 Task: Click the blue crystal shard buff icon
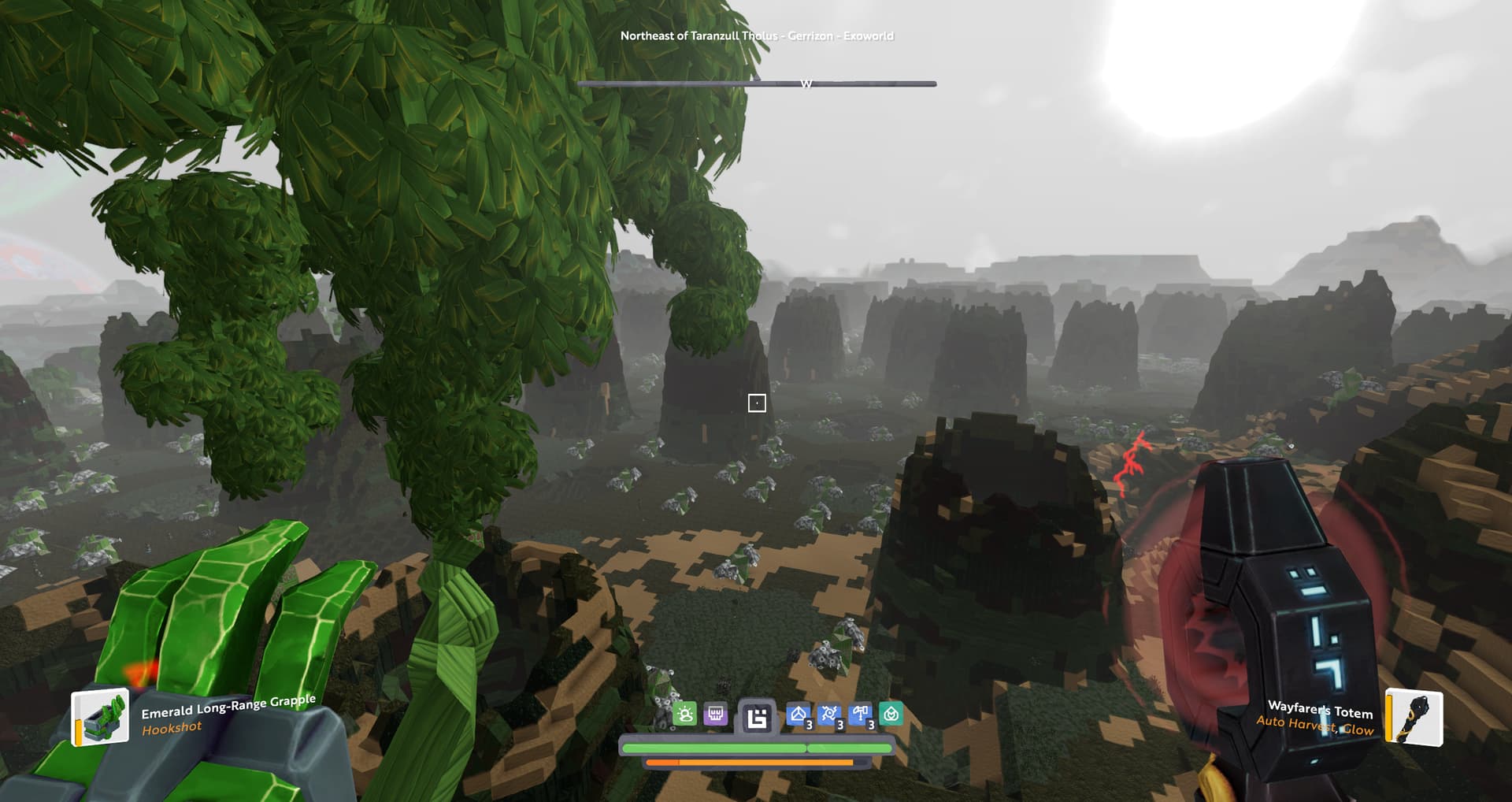799,715
